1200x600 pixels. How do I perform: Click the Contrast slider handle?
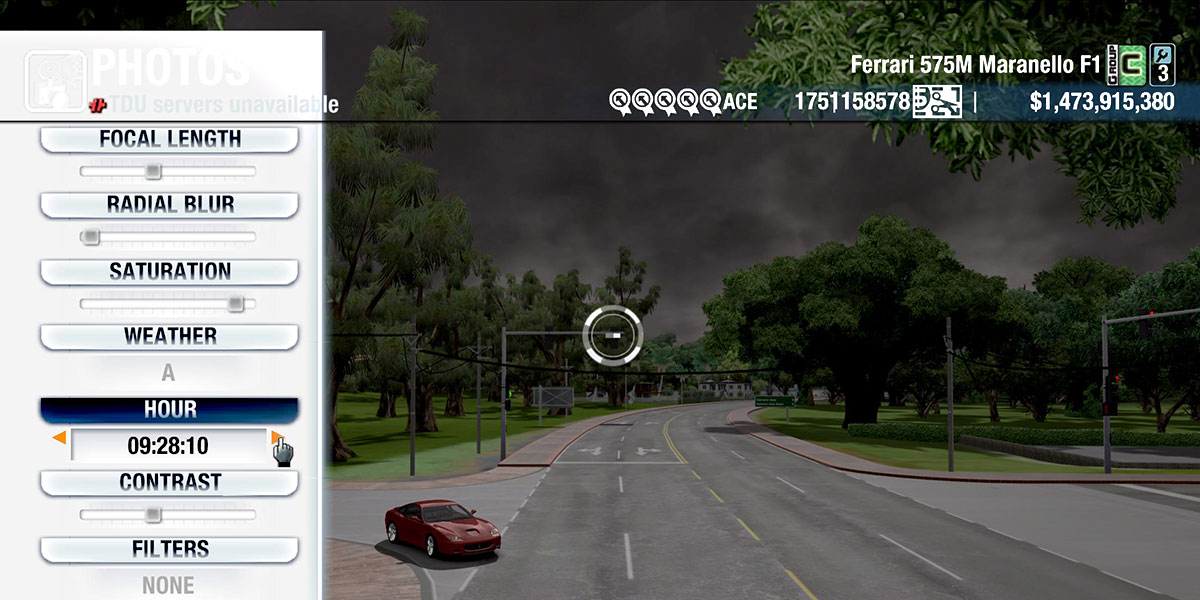tap(152, 515)
